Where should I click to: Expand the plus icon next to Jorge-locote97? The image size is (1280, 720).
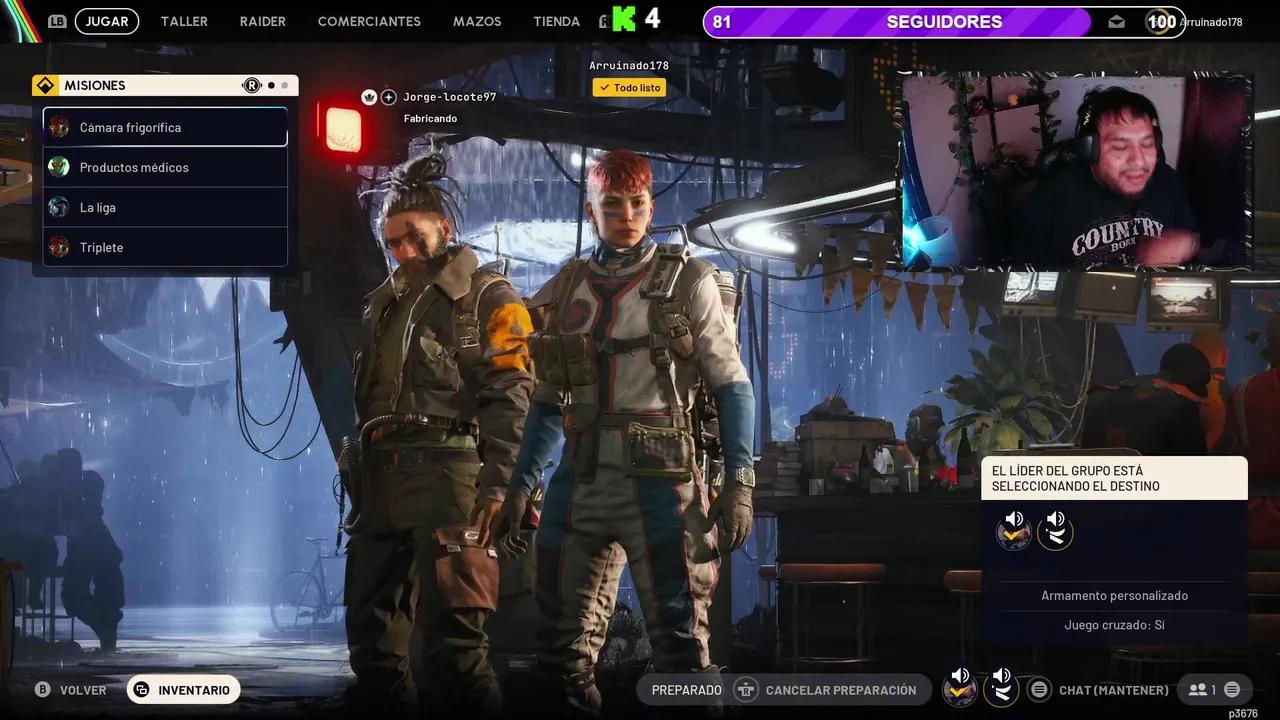[x=388, y=97]
